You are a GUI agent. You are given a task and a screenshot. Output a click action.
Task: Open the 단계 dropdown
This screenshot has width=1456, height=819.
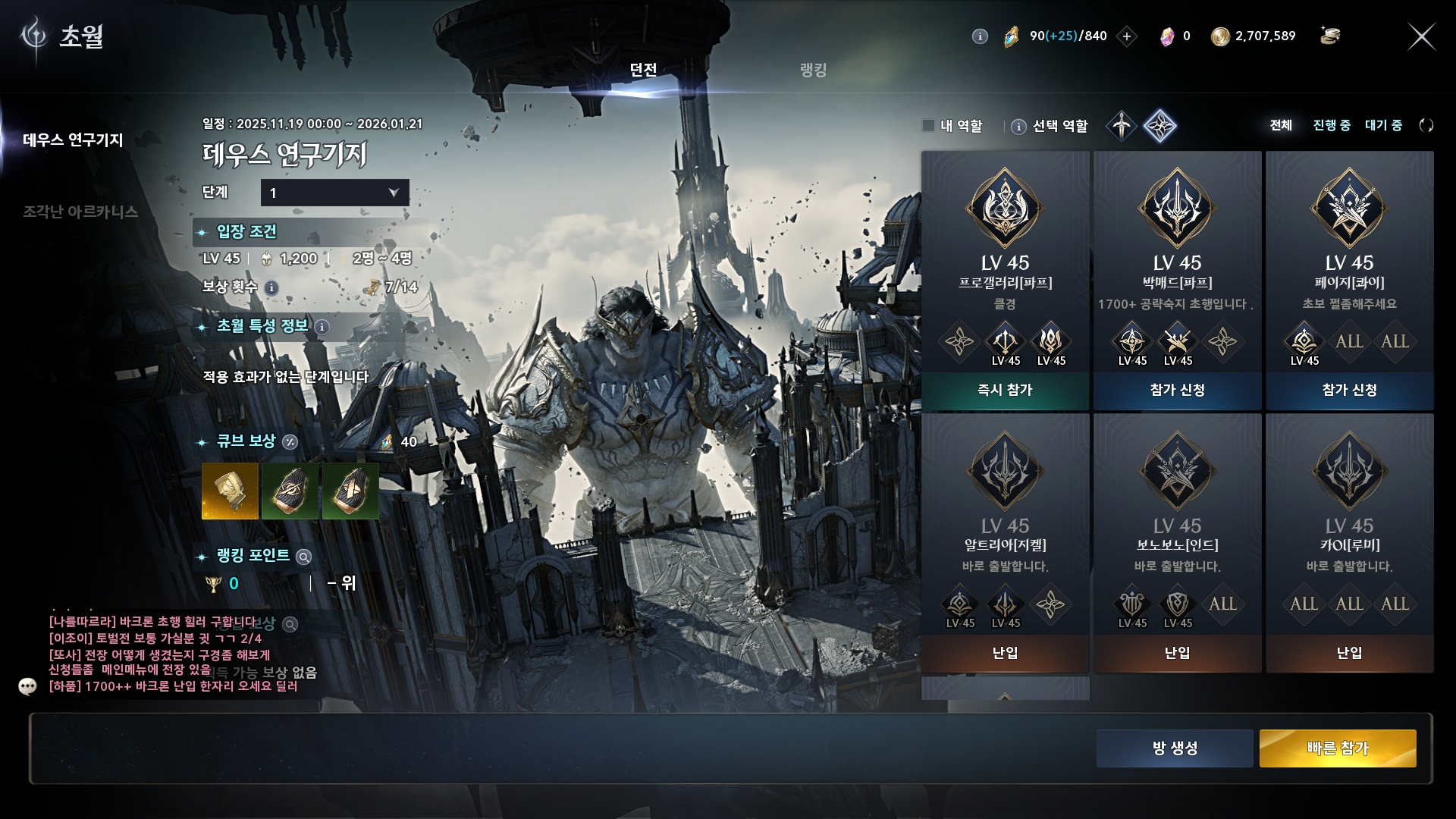[334, 193]
